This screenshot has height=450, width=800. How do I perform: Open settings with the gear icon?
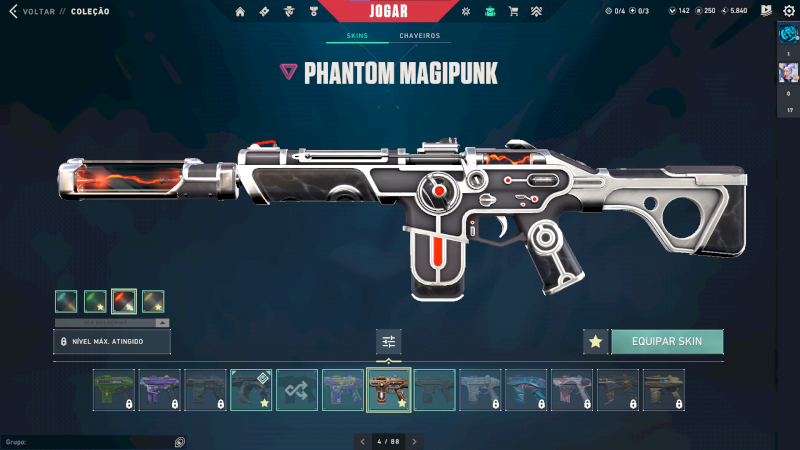click(x=787, y=11)
